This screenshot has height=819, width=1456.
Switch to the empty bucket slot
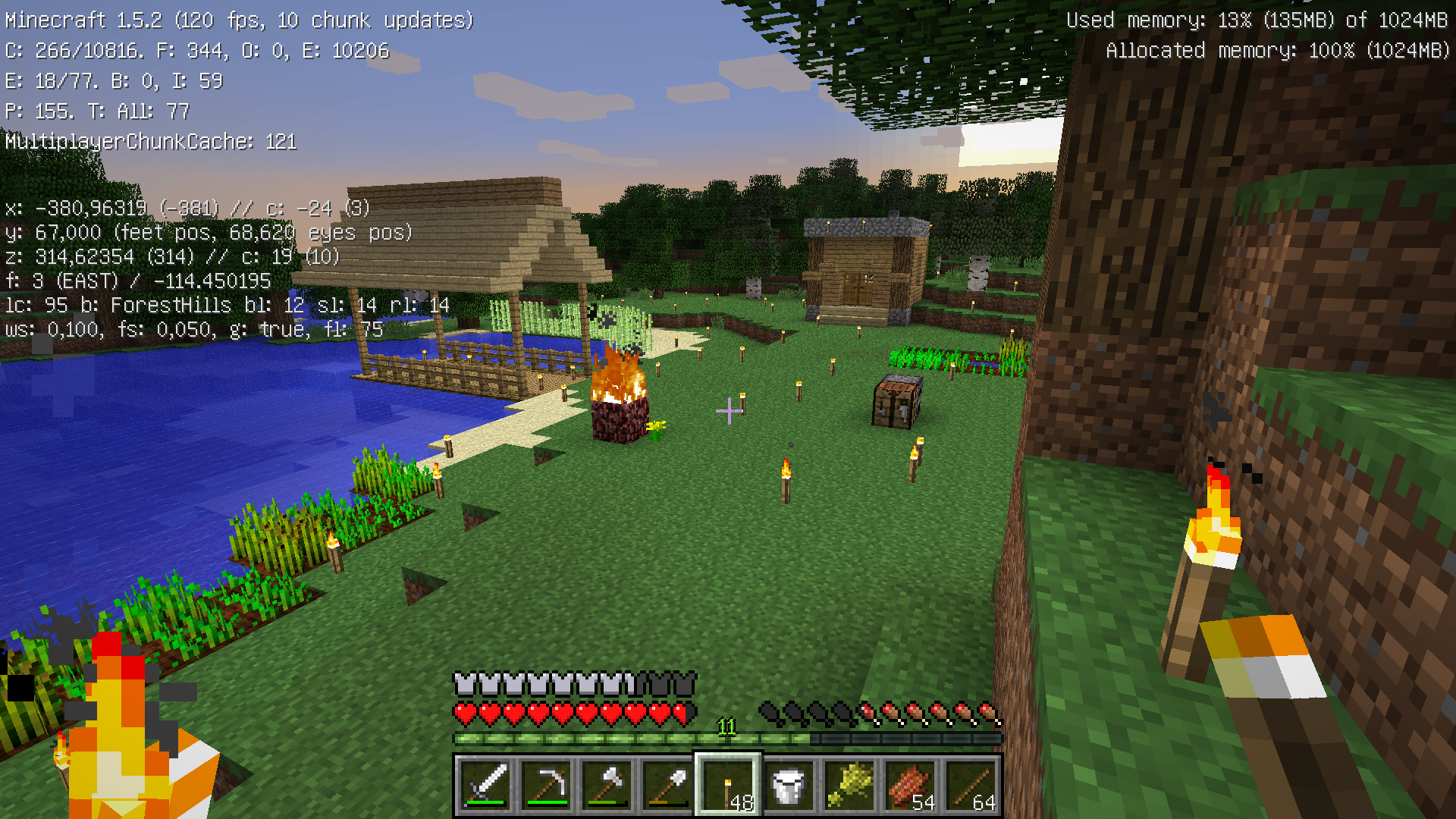789,786
